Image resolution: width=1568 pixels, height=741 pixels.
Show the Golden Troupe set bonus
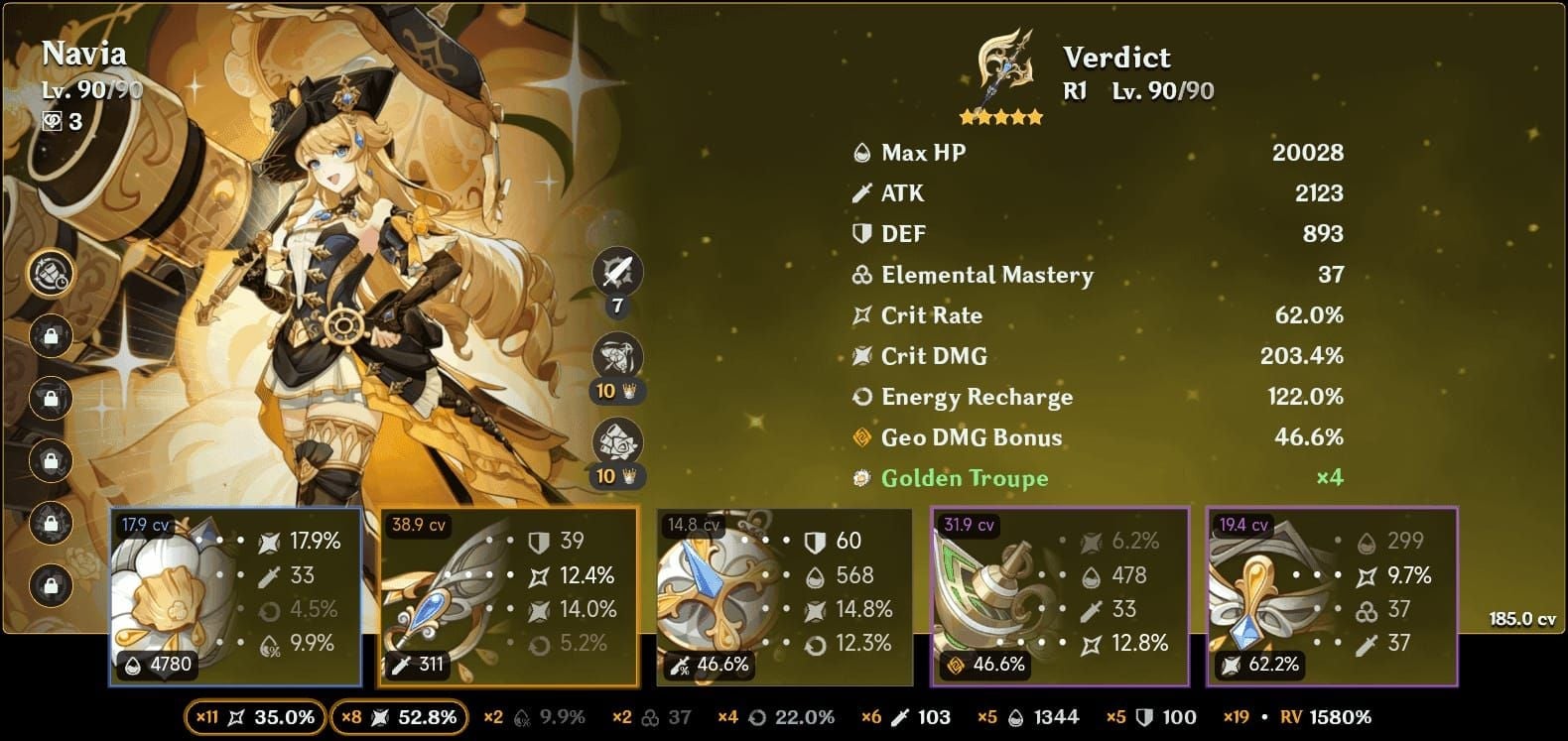pyautogui.click(x=964, y=478)
